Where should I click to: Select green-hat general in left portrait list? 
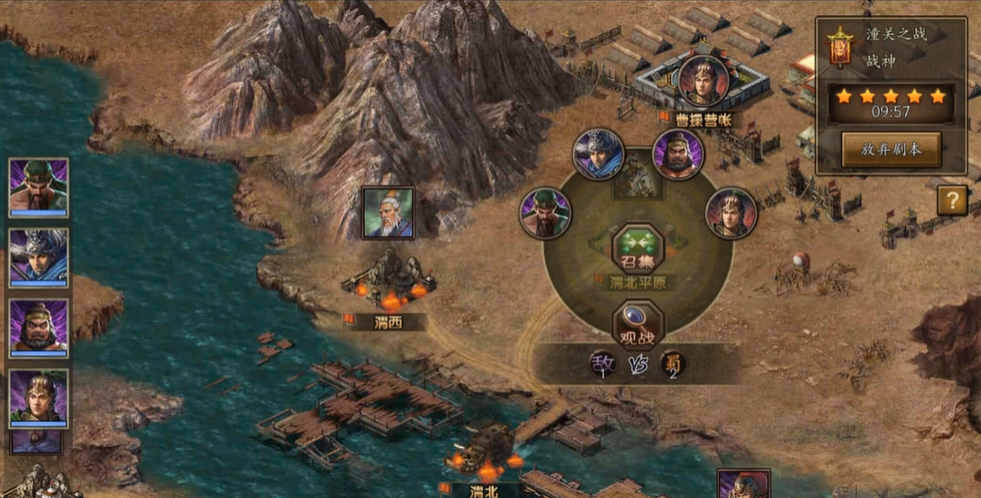39,186
